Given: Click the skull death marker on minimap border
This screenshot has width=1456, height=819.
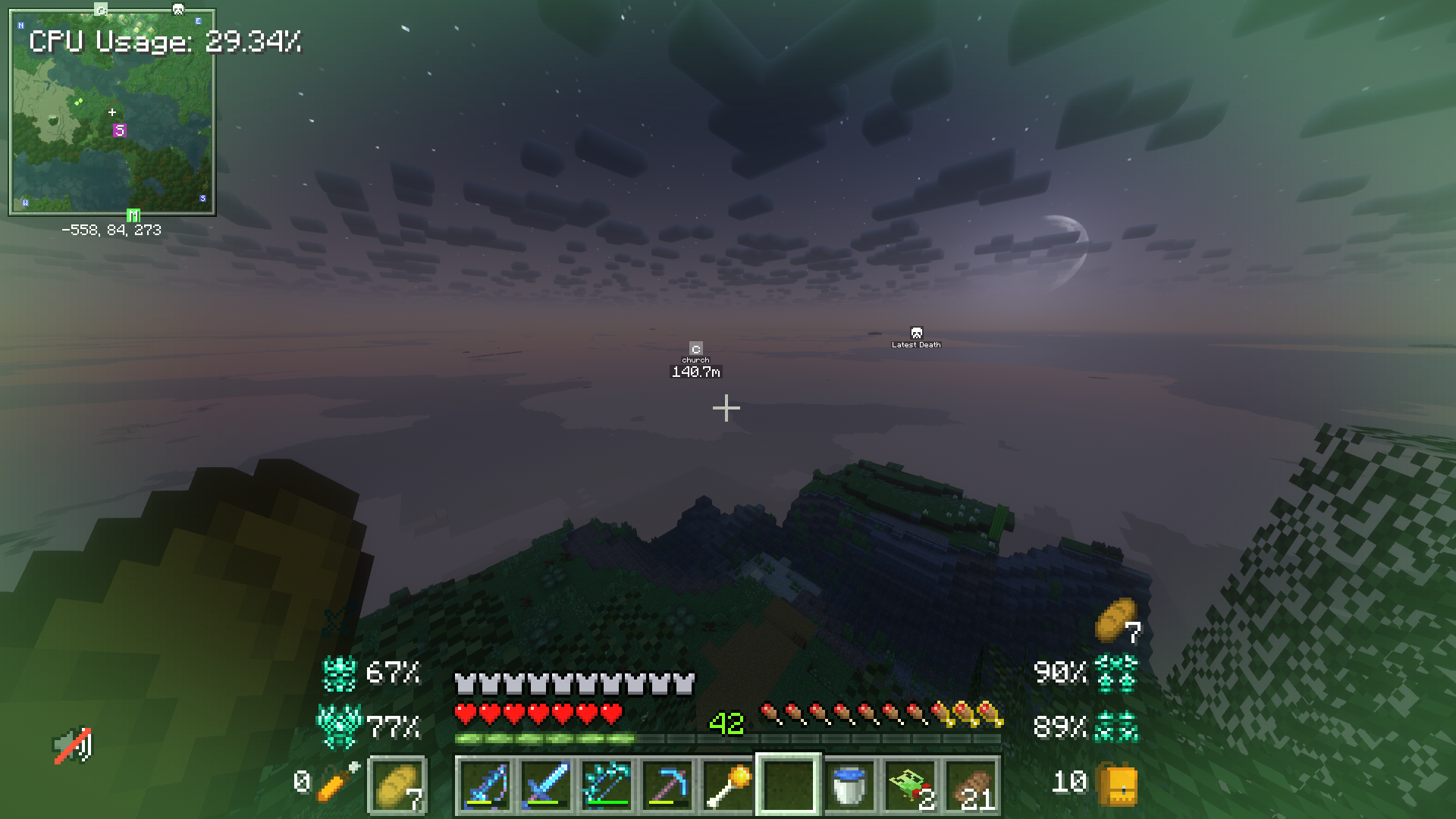Looking at the screenshot, I should (178, 9).
